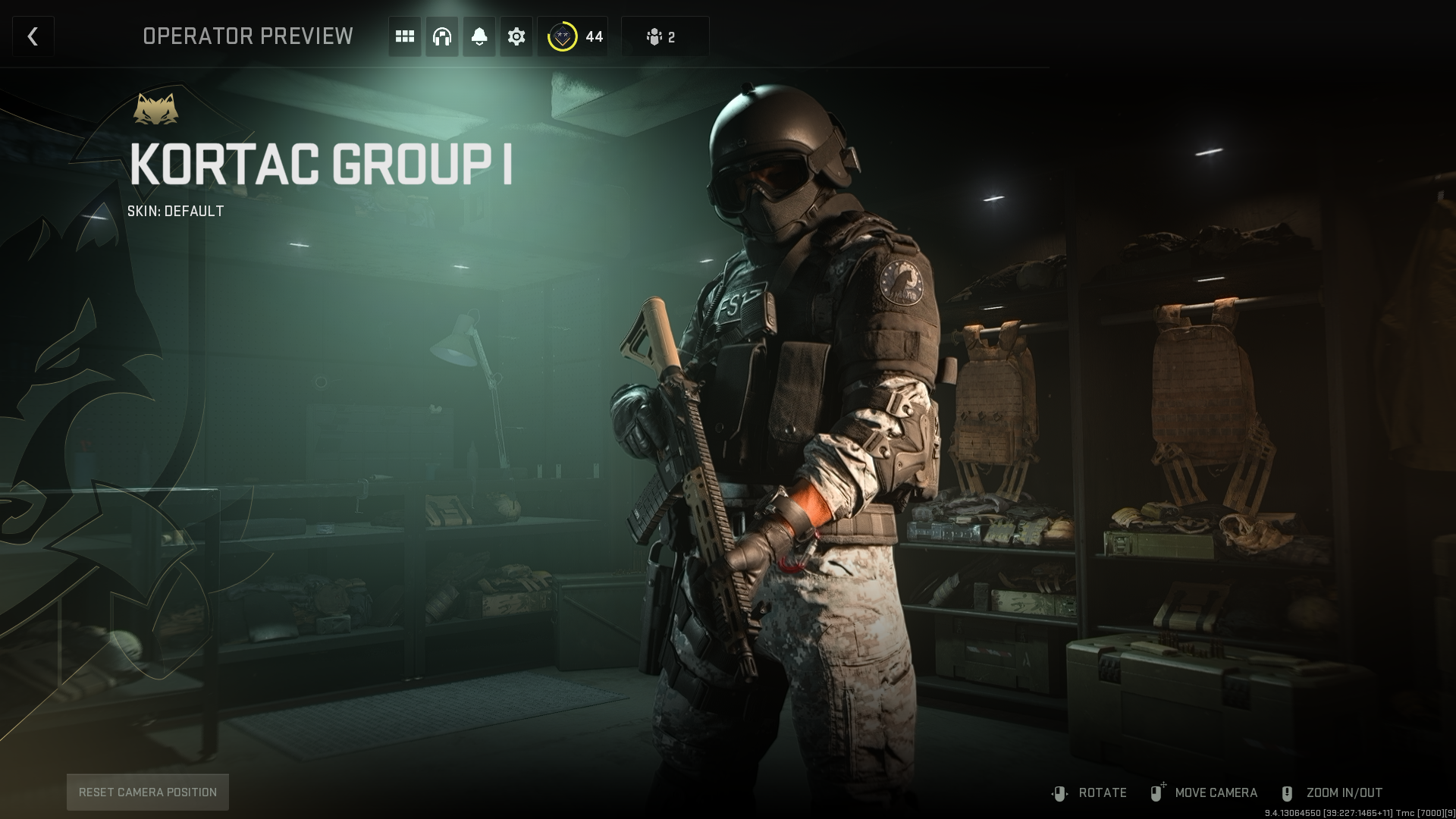
Task: Click the Zoom In/Out mouse hint icon
Action: pos(1285,792)
